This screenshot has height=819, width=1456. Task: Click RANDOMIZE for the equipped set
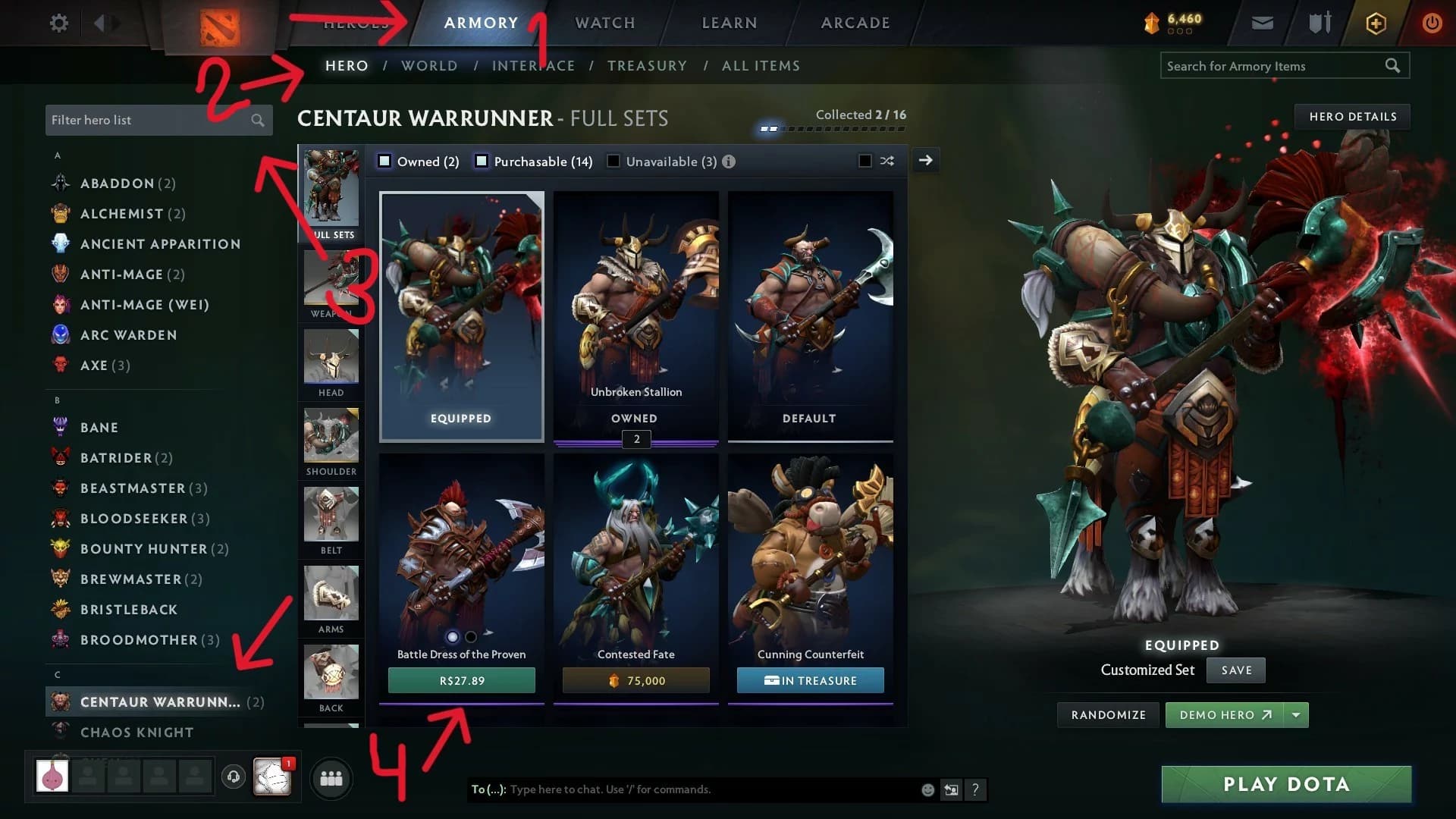pyautogui.click(x=1107, y=714)
